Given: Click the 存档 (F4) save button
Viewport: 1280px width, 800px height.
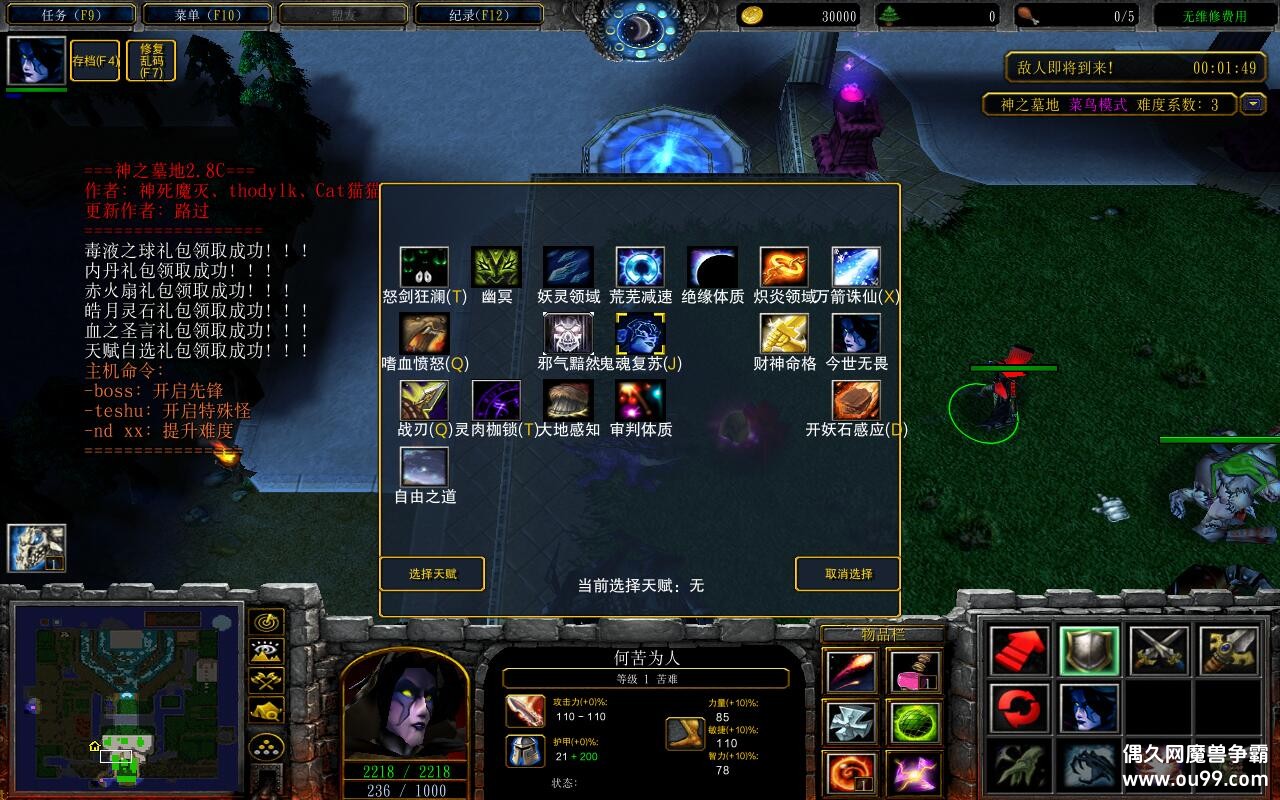Looking at the screenshot, I should click(95, 61).
